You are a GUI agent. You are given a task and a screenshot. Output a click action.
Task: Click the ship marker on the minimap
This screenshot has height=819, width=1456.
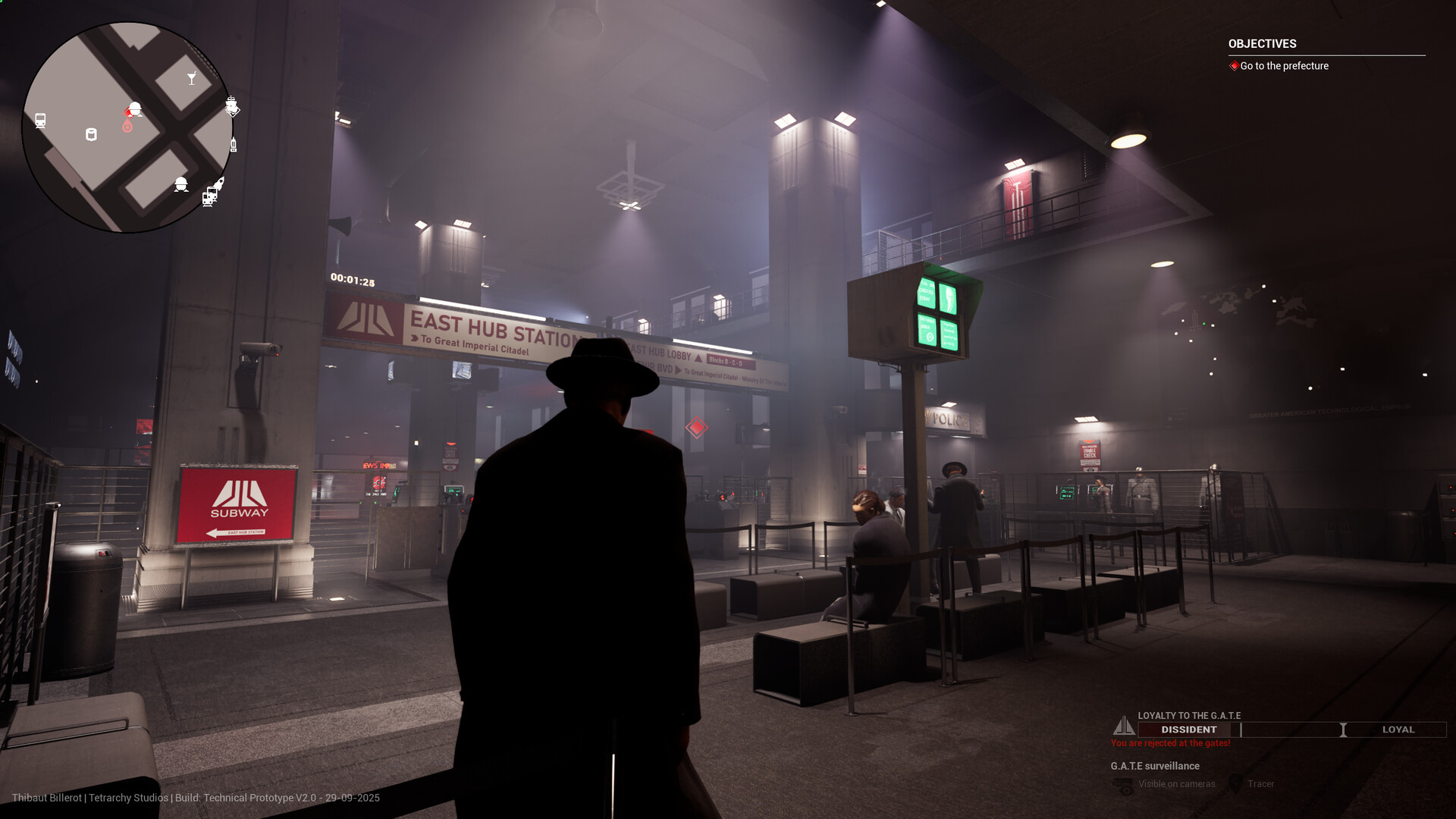tap(231, 105)
